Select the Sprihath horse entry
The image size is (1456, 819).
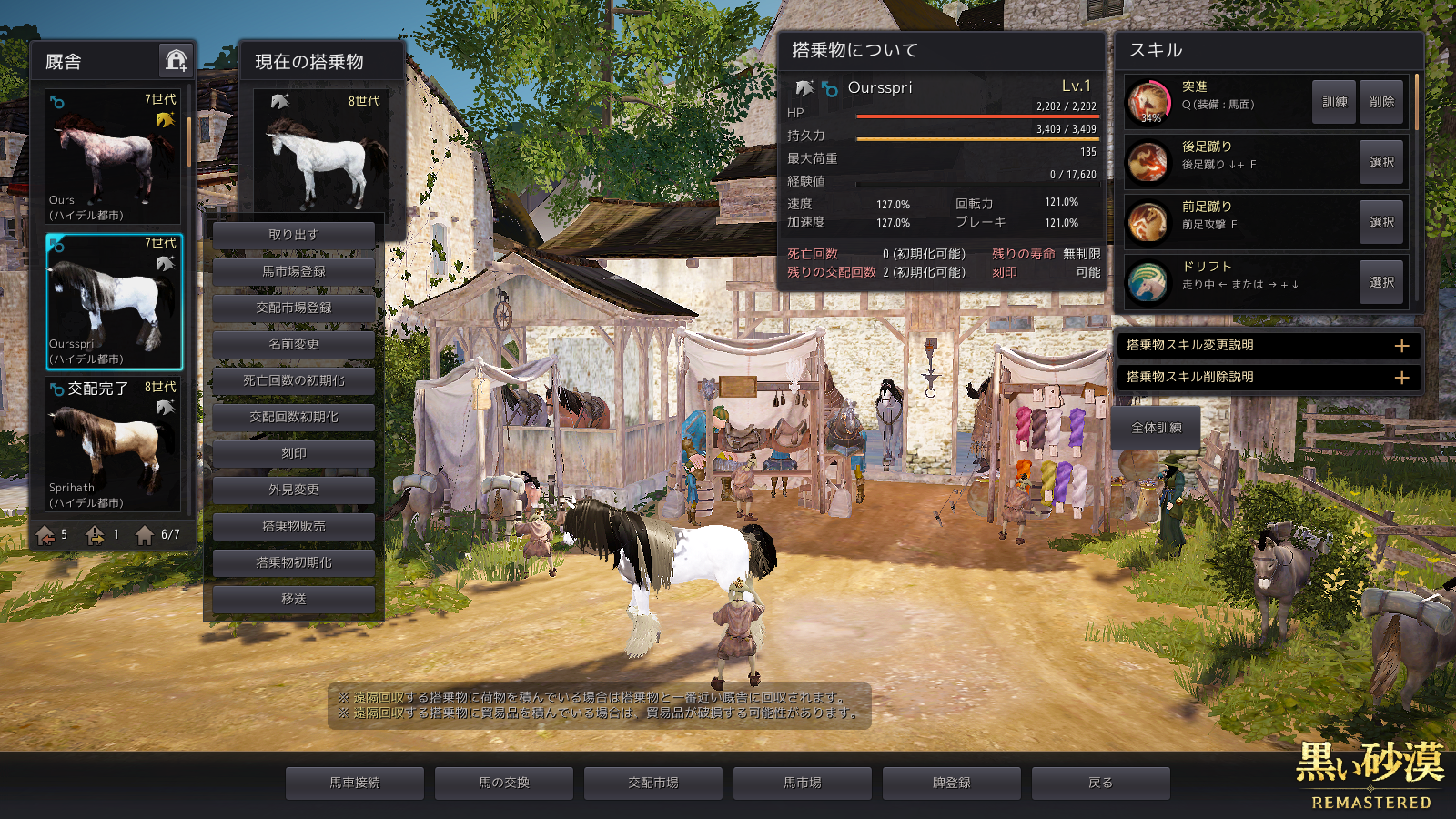point(113,444)
